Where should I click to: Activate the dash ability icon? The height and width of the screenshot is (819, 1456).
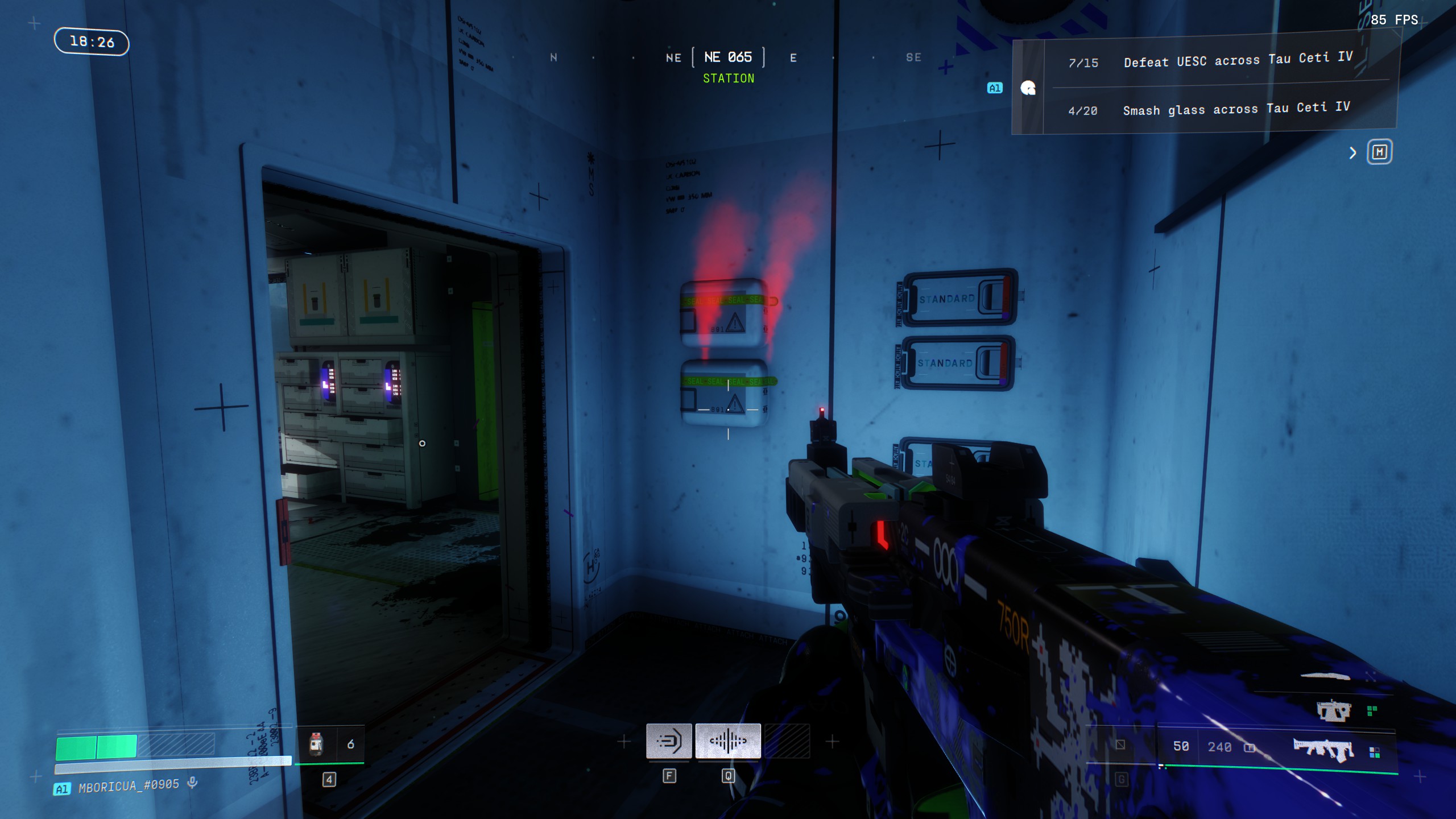669,741
